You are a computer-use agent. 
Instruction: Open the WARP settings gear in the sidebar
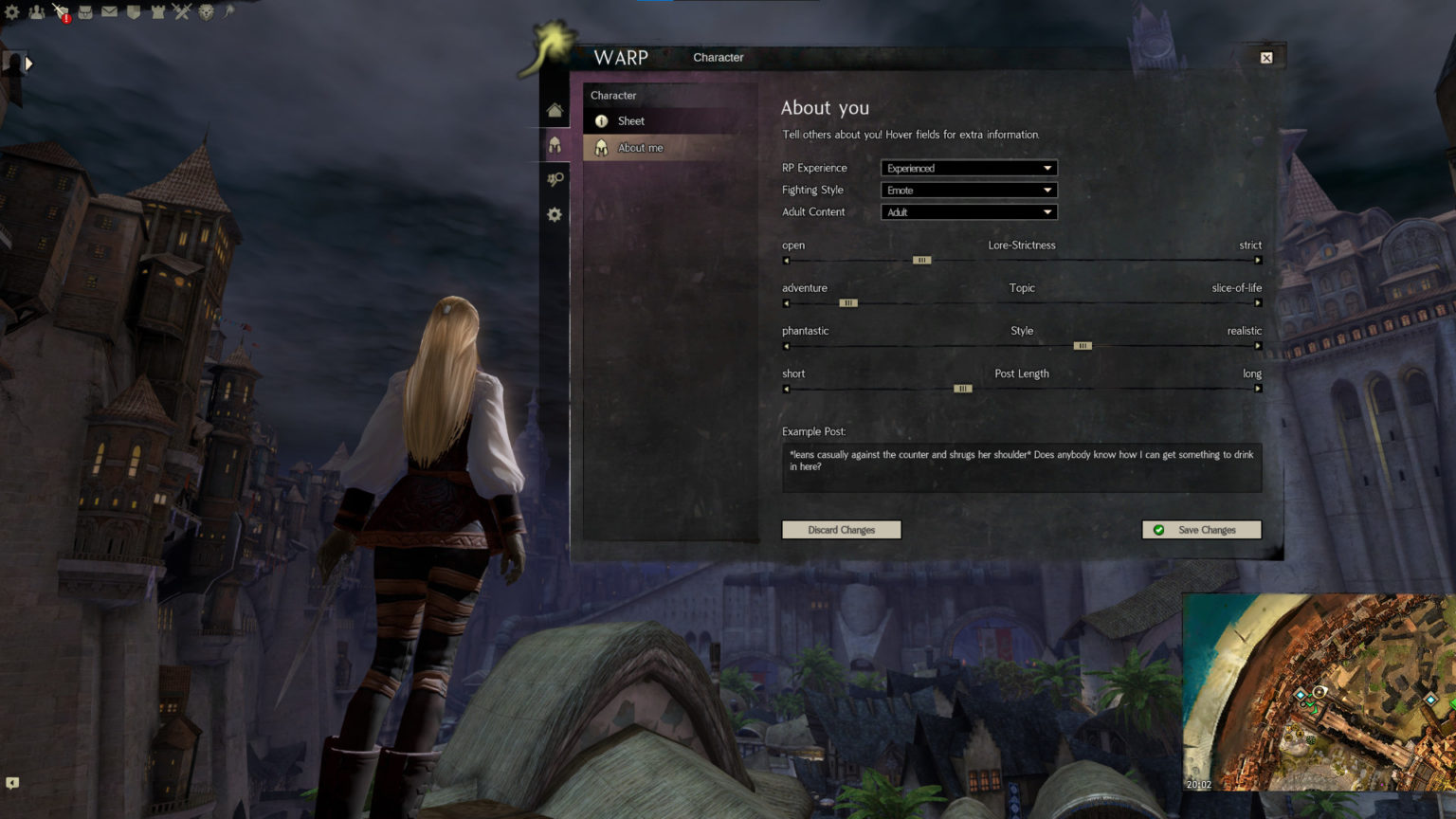pyautogui.click(x=555, y=215)
